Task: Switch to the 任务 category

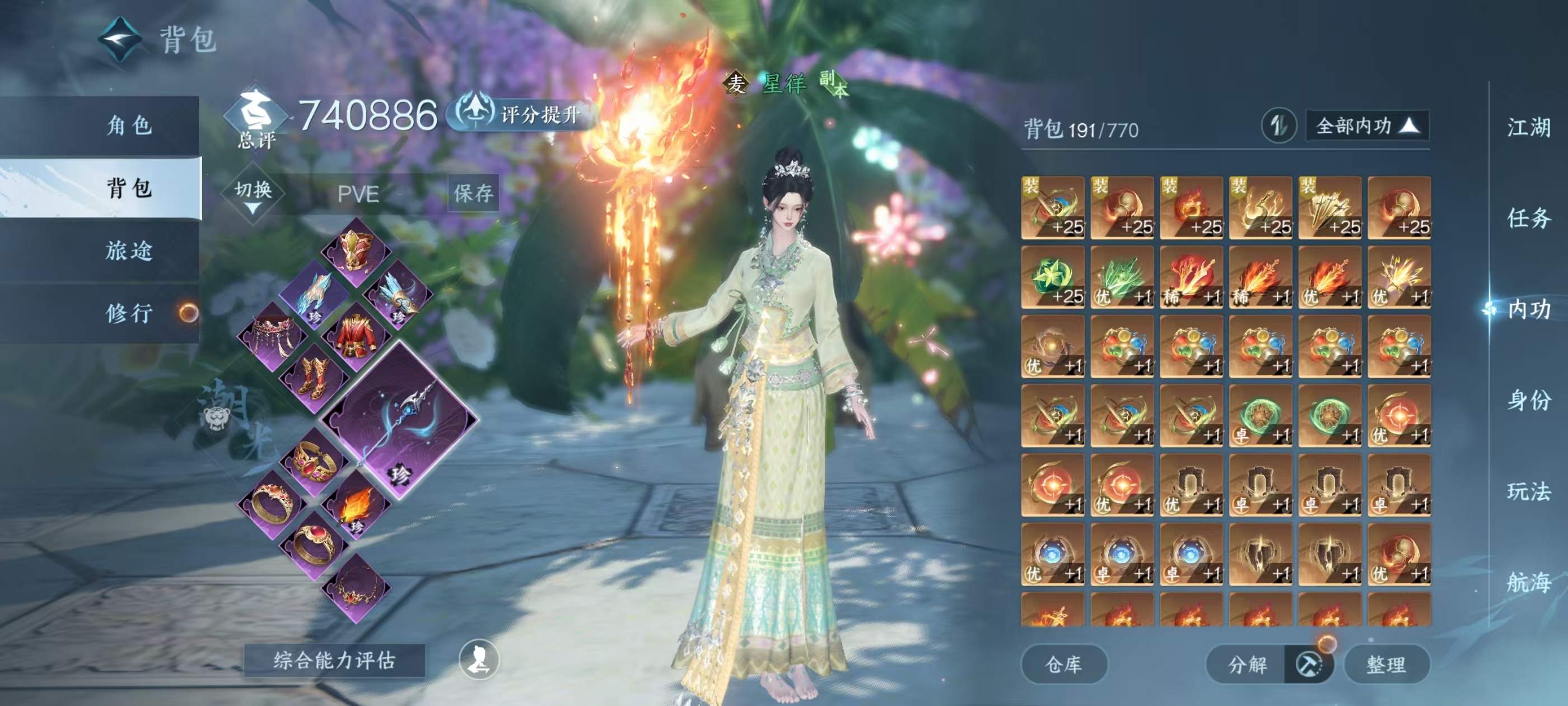Action: pyautogui.click(x=1528, y=218)
